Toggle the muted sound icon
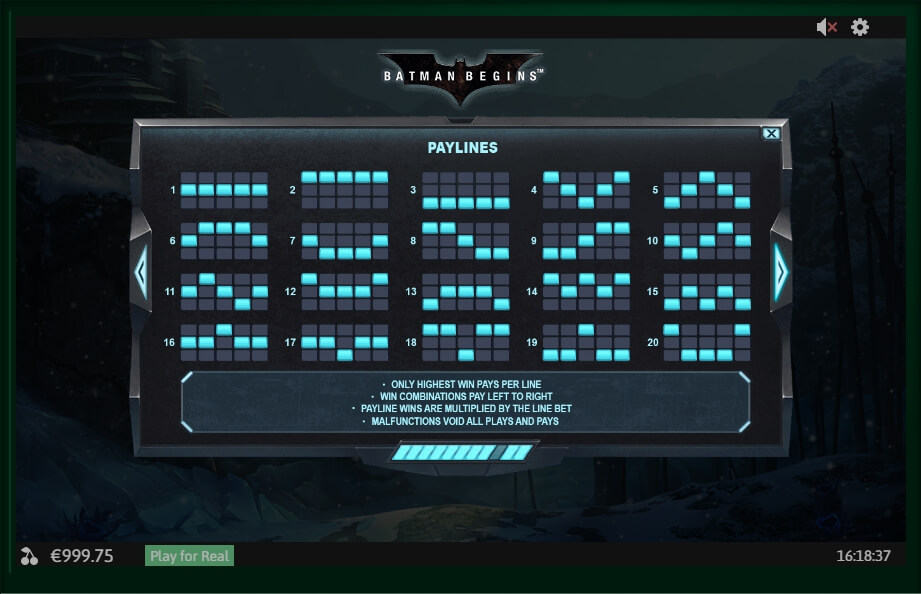 pos(826,28)
